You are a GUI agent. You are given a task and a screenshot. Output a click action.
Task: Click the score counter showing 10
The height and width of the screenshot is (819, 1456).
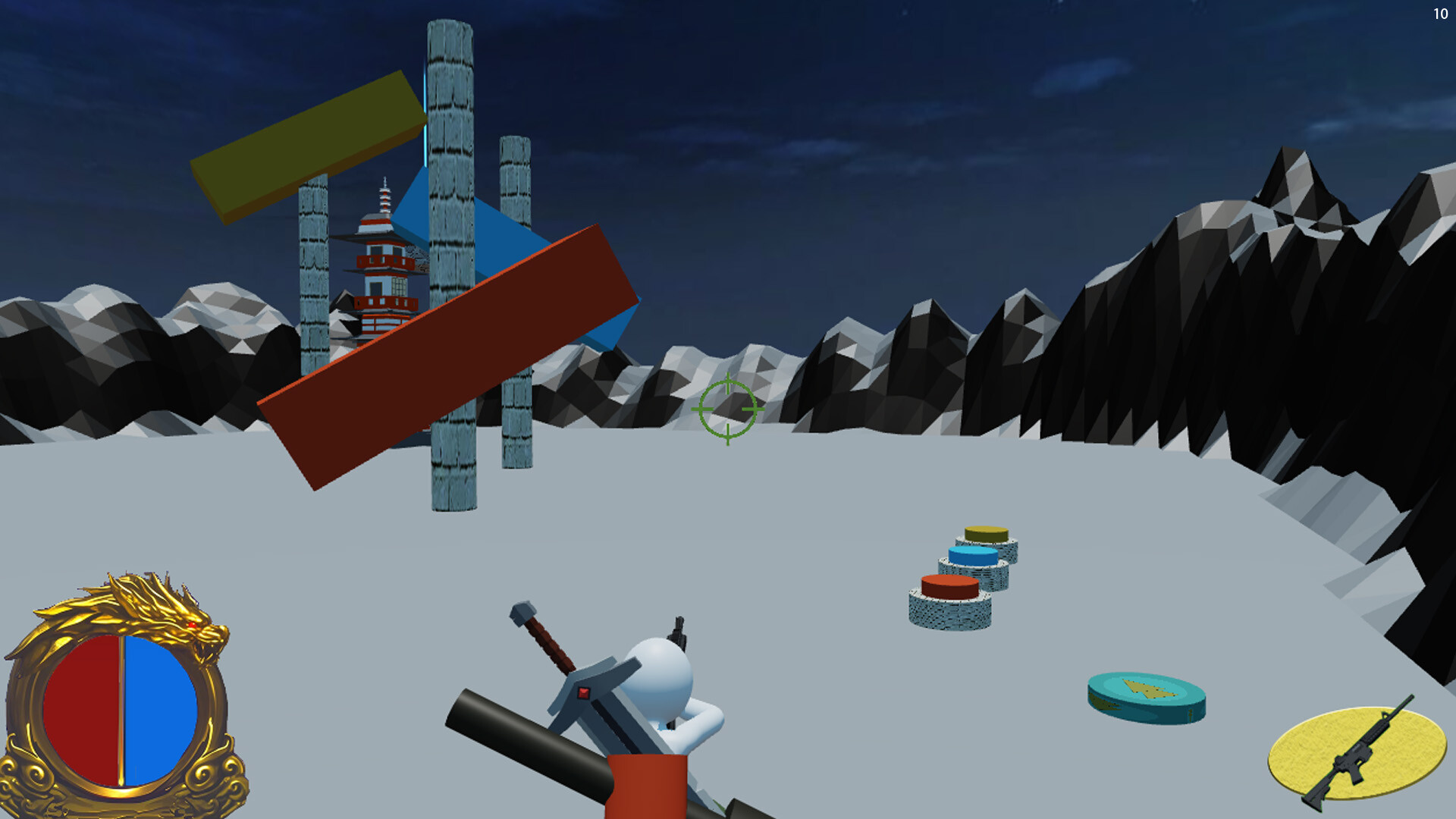1441,13
